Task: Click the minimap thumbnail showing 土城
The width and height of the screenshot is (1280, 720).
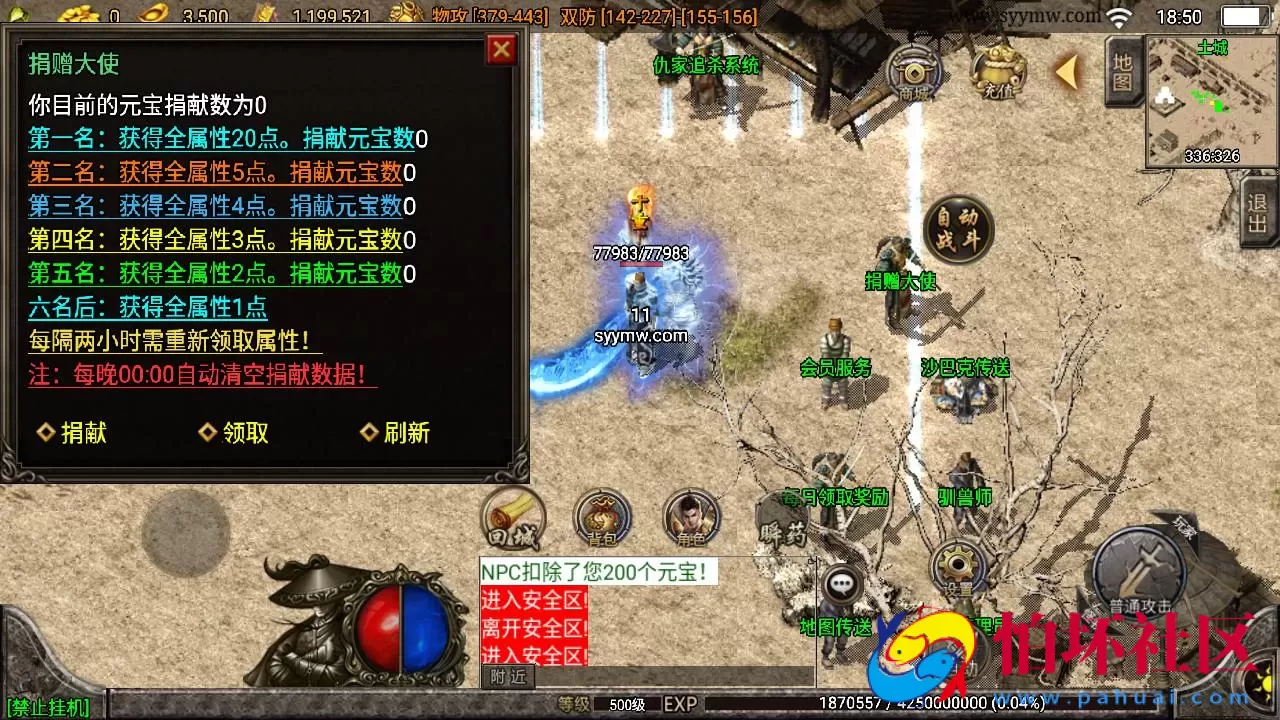Action: [1212, 100]
